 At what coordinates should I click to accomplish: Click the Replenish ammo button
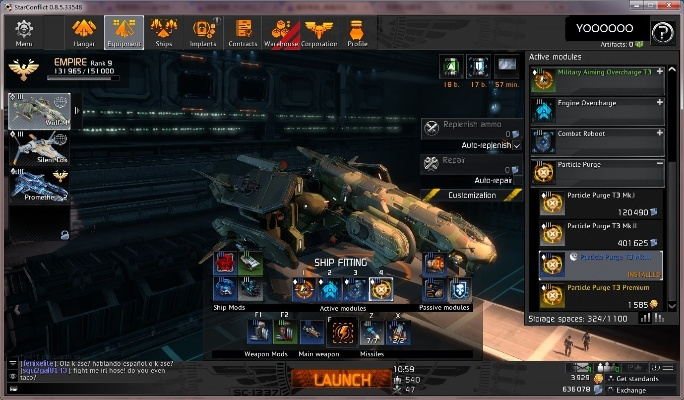tap(471, 128)
